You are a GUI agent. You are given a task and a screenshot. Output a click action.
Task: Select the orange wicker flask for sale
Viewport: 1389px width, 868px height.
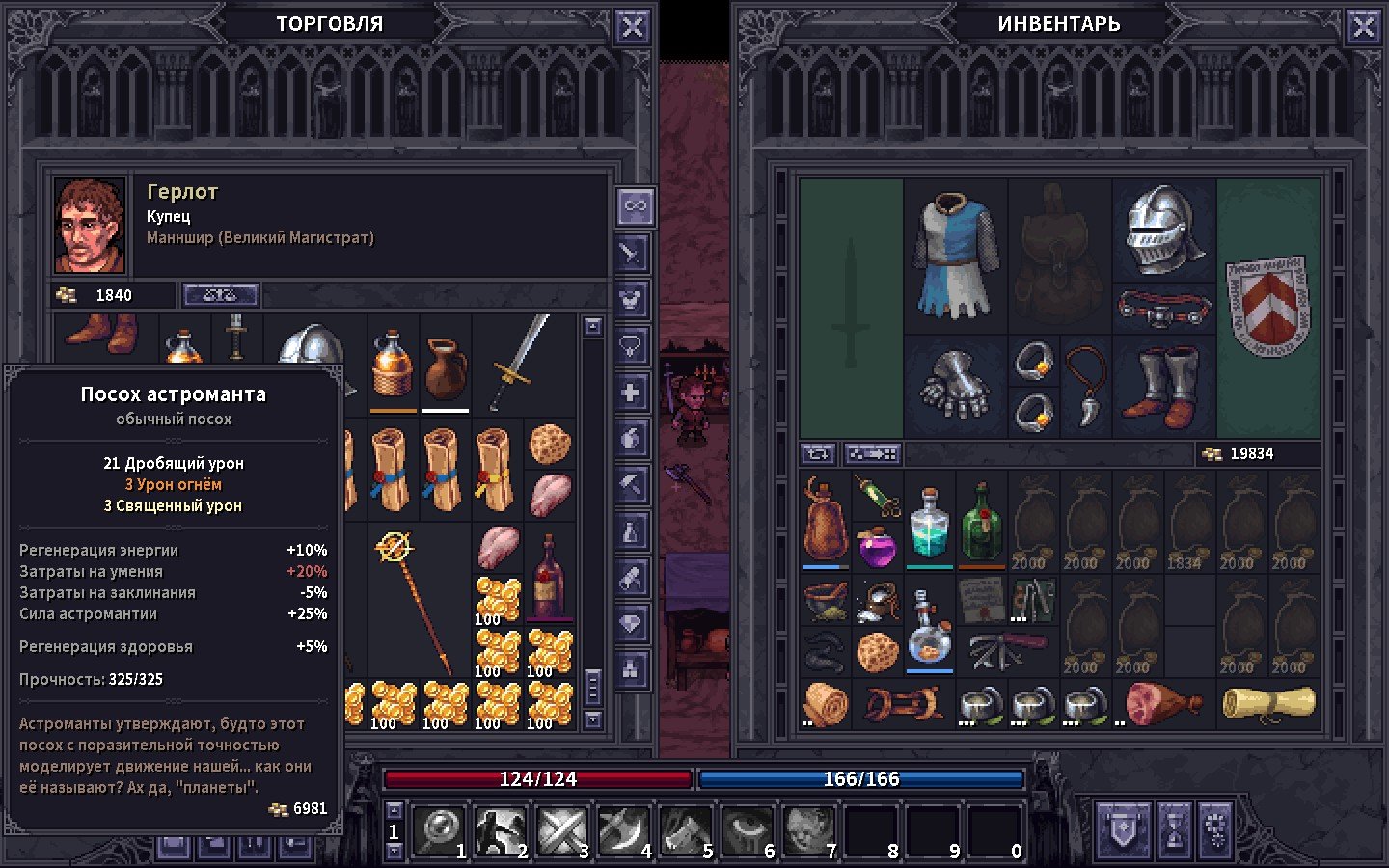(x=393, y=364)
